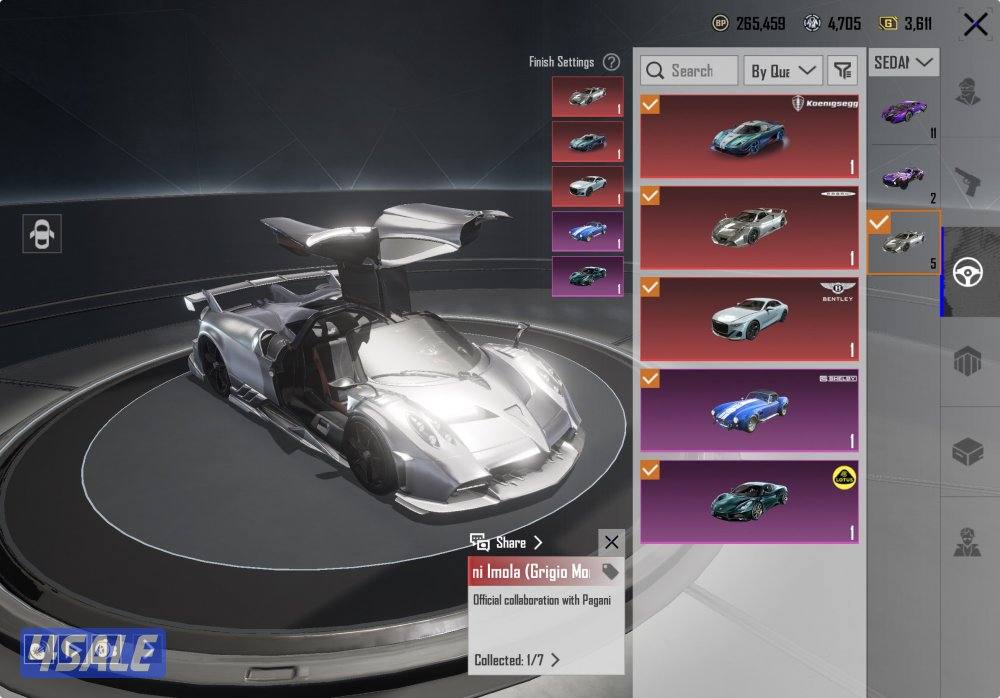Select the Koenigsegg car skin card

749,136
